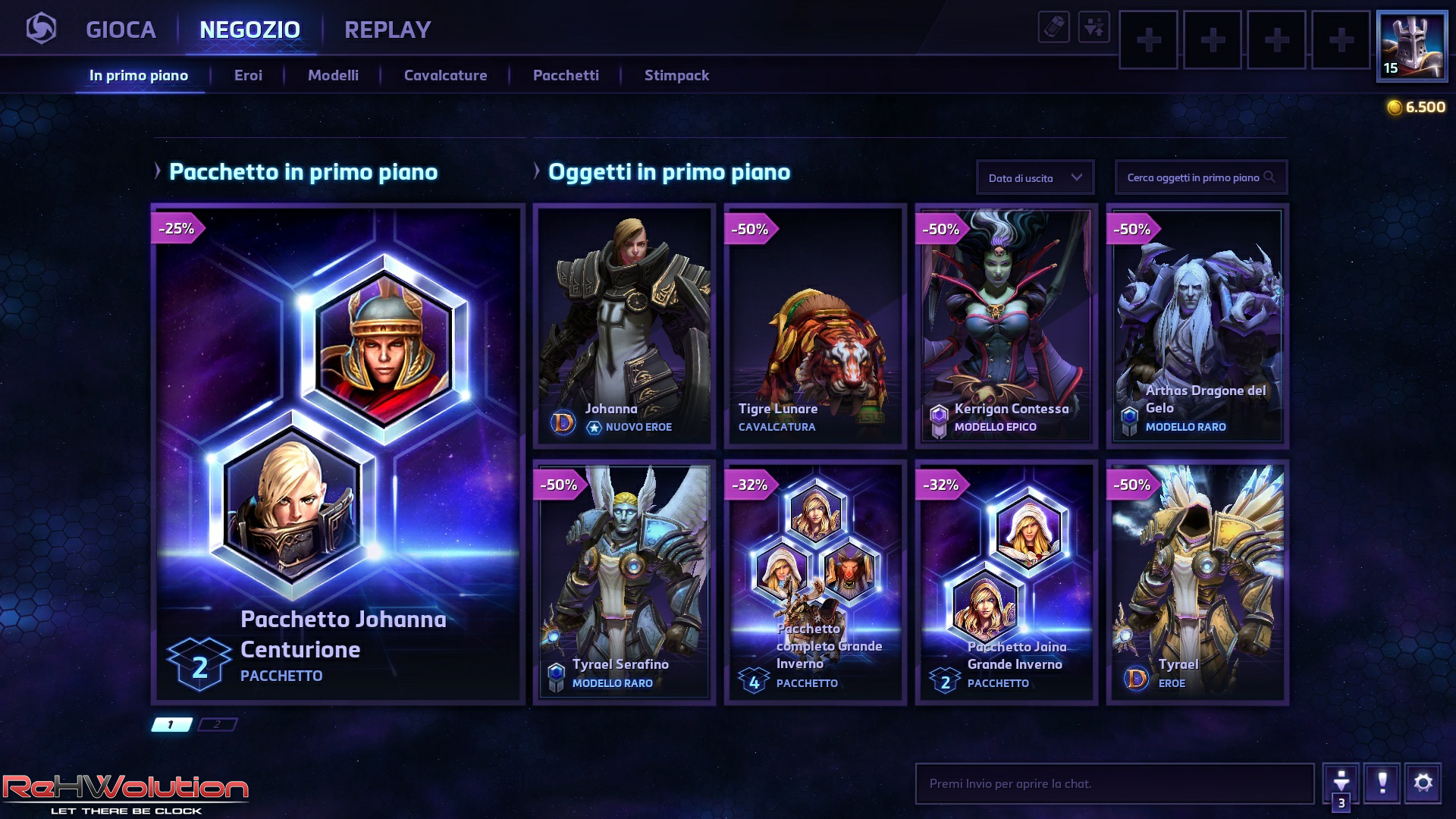The height and width of the screenshot is (819, 1456).
Task: Choose the Tigre Lunare mount card
Action: point(815,326)
